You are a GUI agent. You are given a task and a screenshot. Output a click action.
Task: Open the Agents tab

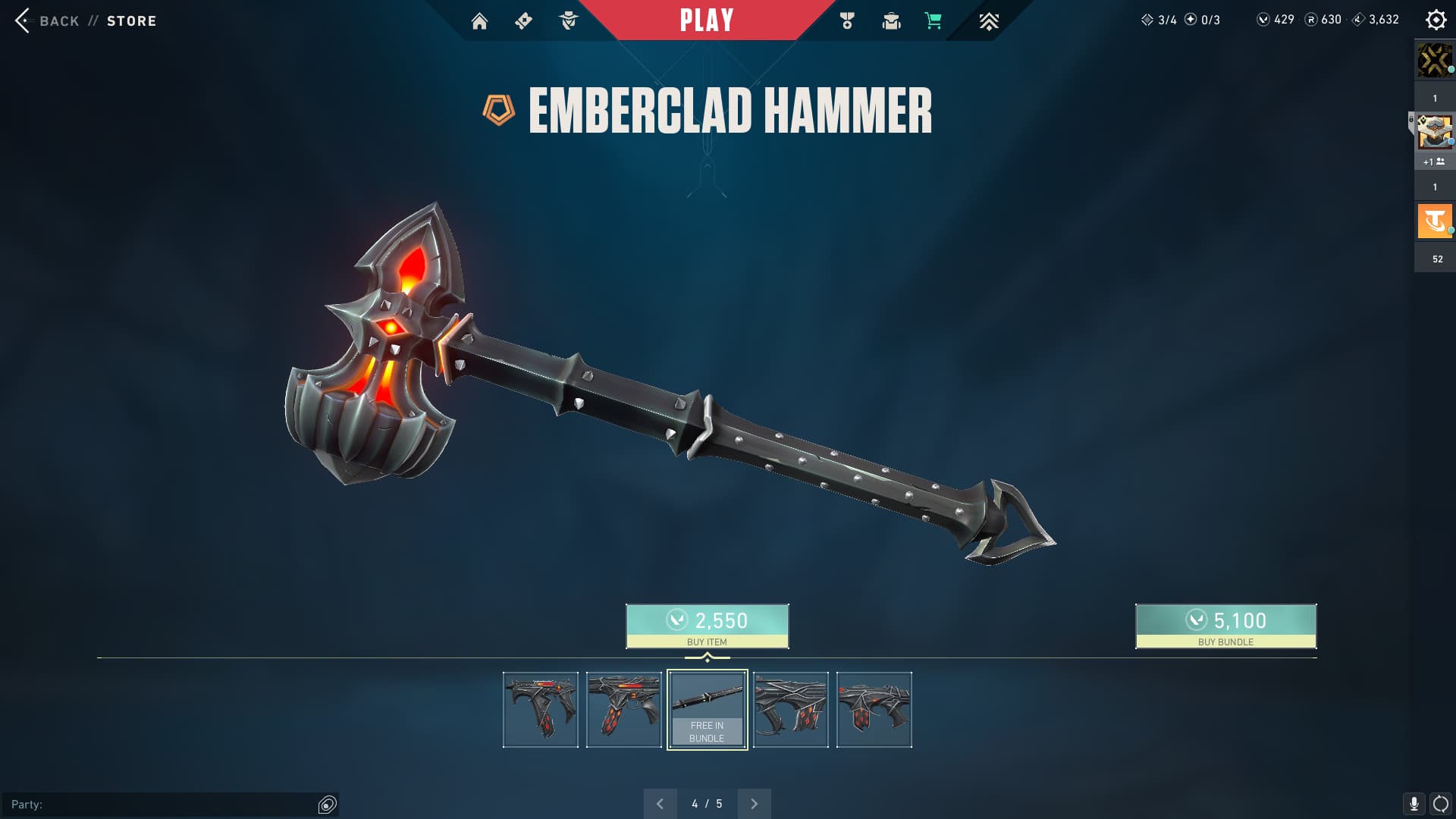coord(568,21)
